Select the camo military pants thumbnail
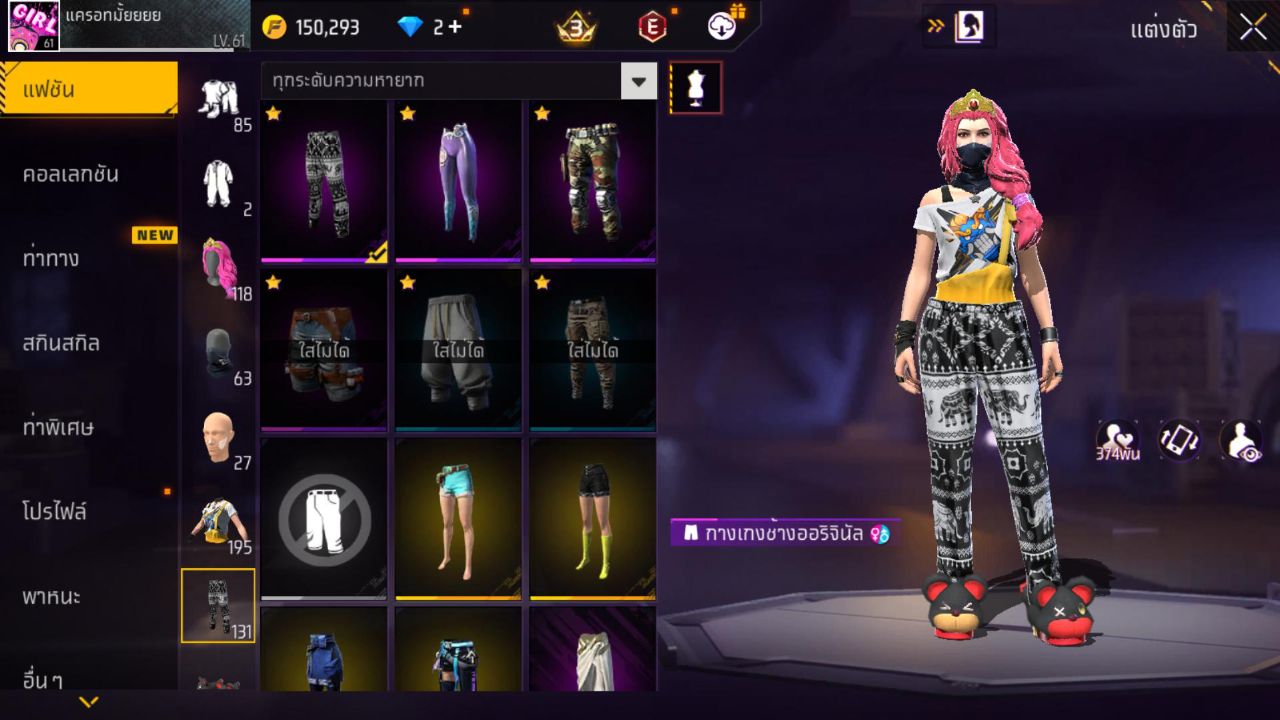Image resolution: width=1280 pixels, height=720 pixels. (x=590, y=180)
